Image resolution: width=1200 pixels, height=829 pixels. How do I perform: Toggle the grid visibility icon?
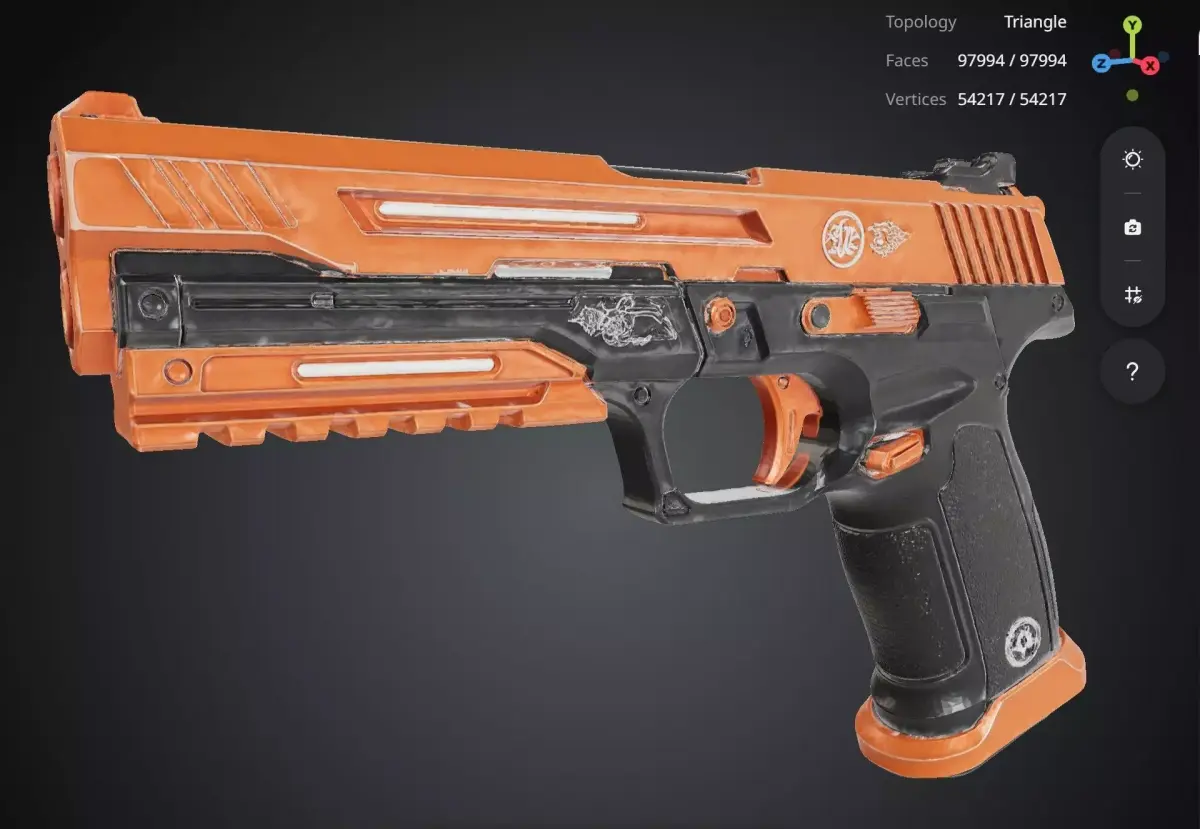1132,295
